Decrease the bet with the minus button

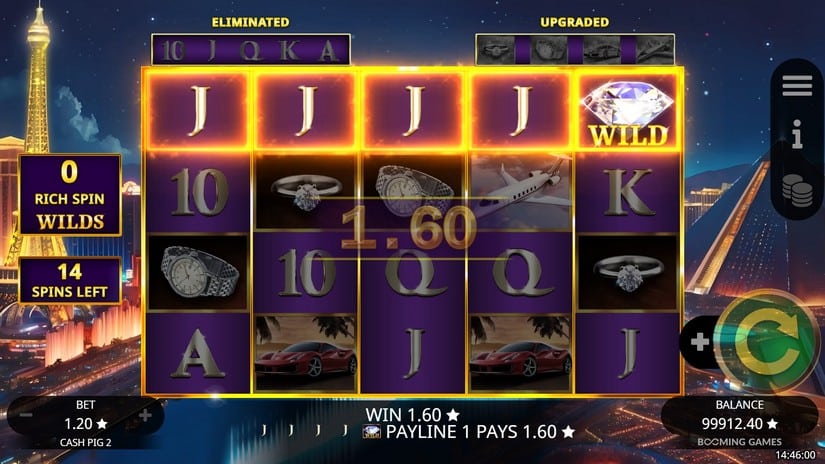[26, 415]
